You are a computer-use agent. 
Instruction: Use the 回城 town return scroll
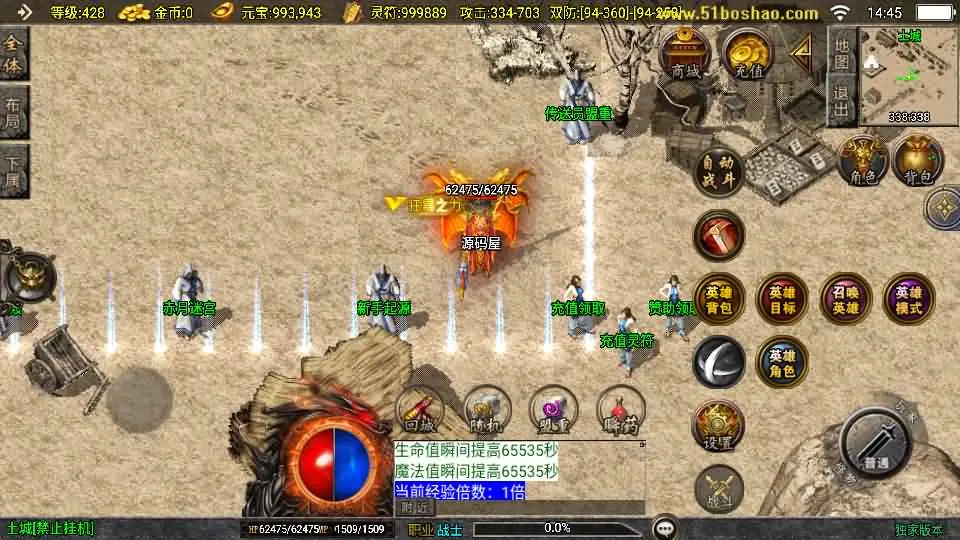[420, 410]
